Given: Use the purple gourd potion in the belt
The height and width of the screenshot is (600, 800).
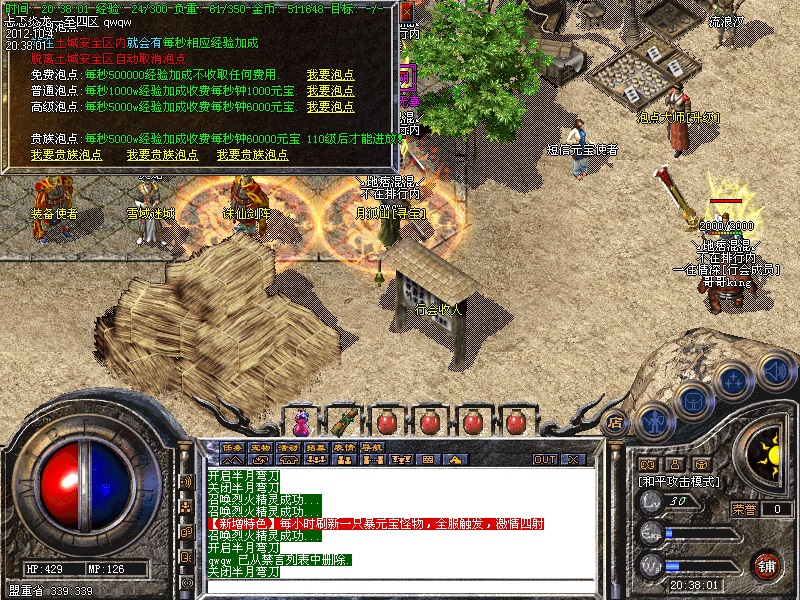Looking at the screenshot, I should (301, 422).
